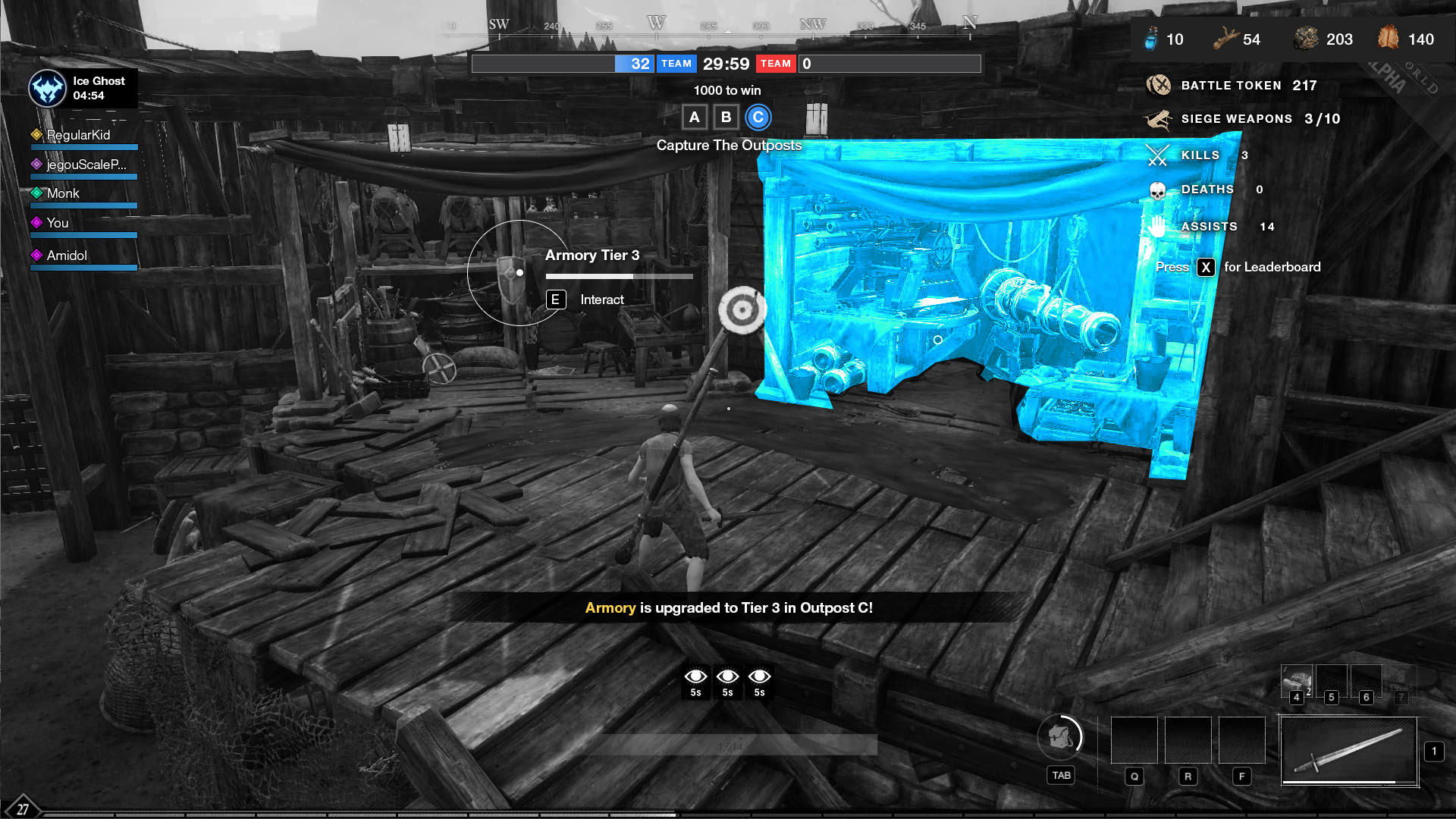Select outpost B indicator
Viewport: 1456px width, 819px height.
pyautogui.click(x=726, y=118)
